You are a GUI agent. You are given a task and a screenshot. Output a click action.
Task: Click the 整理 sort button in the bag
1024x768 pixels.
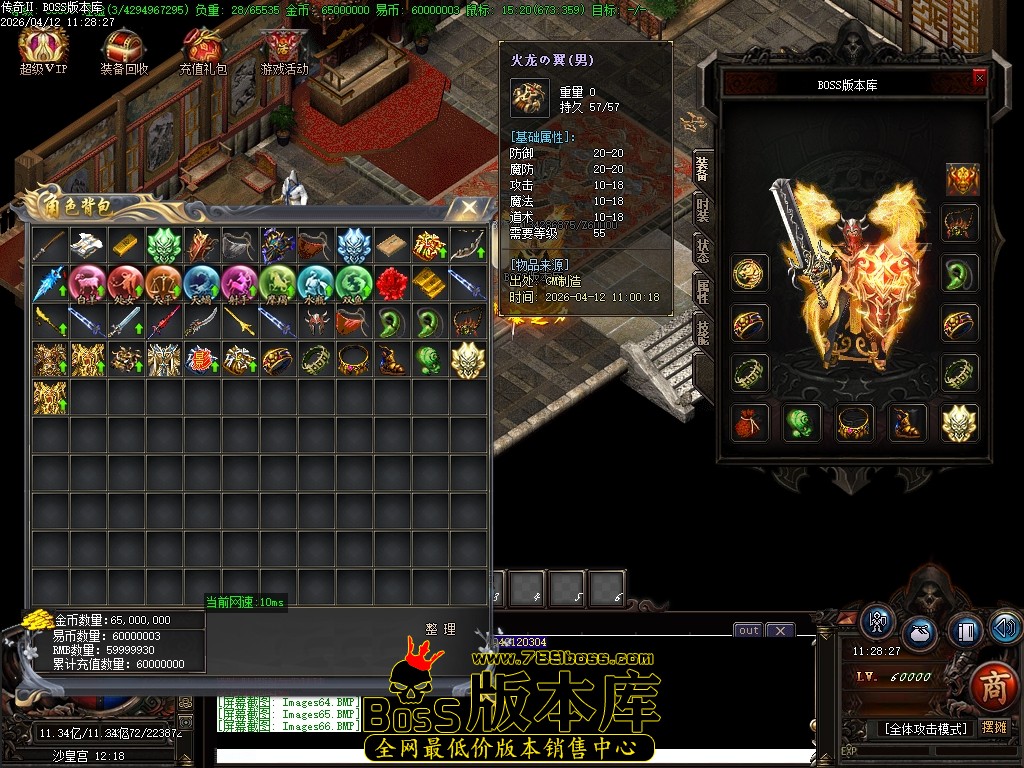pyautogui.click(x=440, y=629)
